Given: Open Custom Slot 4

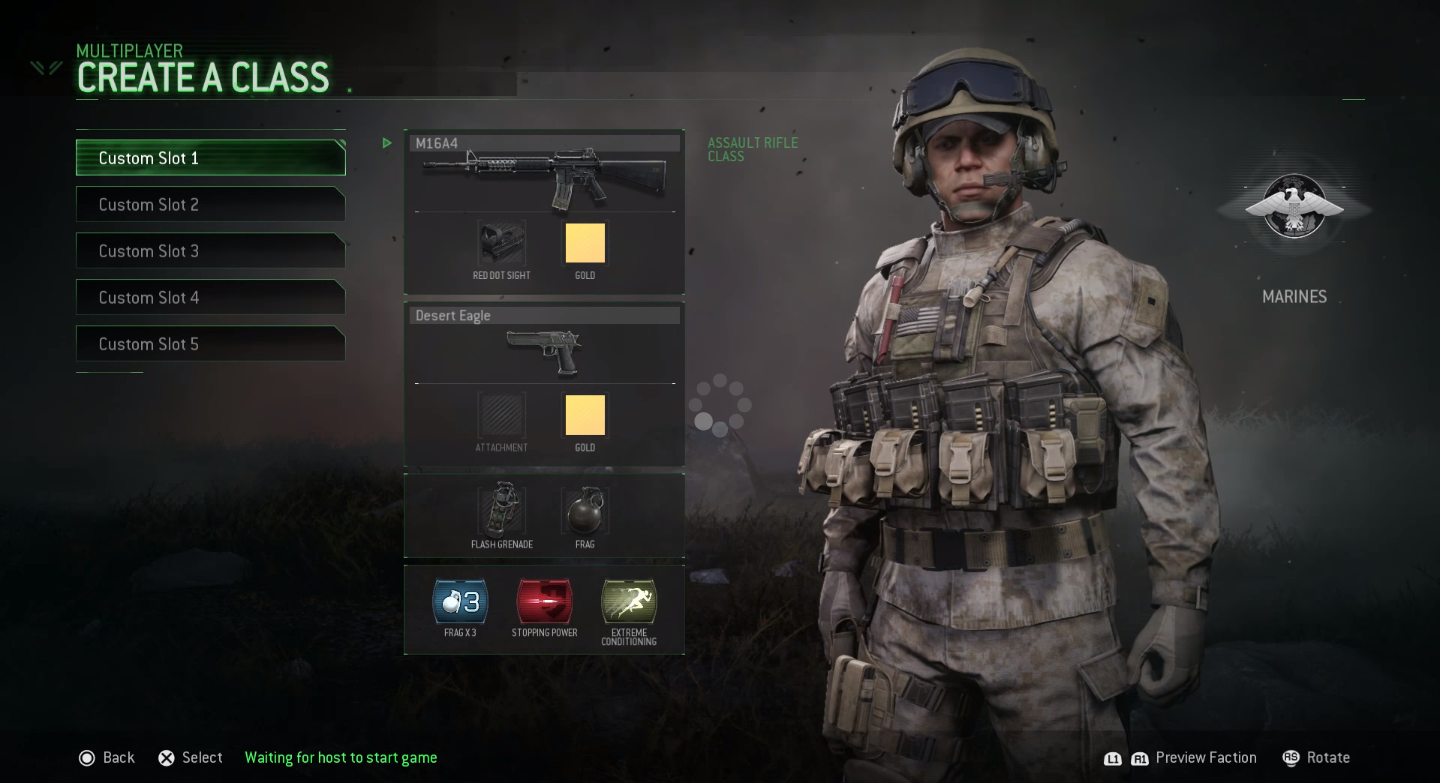Looking at the screenshot, I should coord(210,297).
